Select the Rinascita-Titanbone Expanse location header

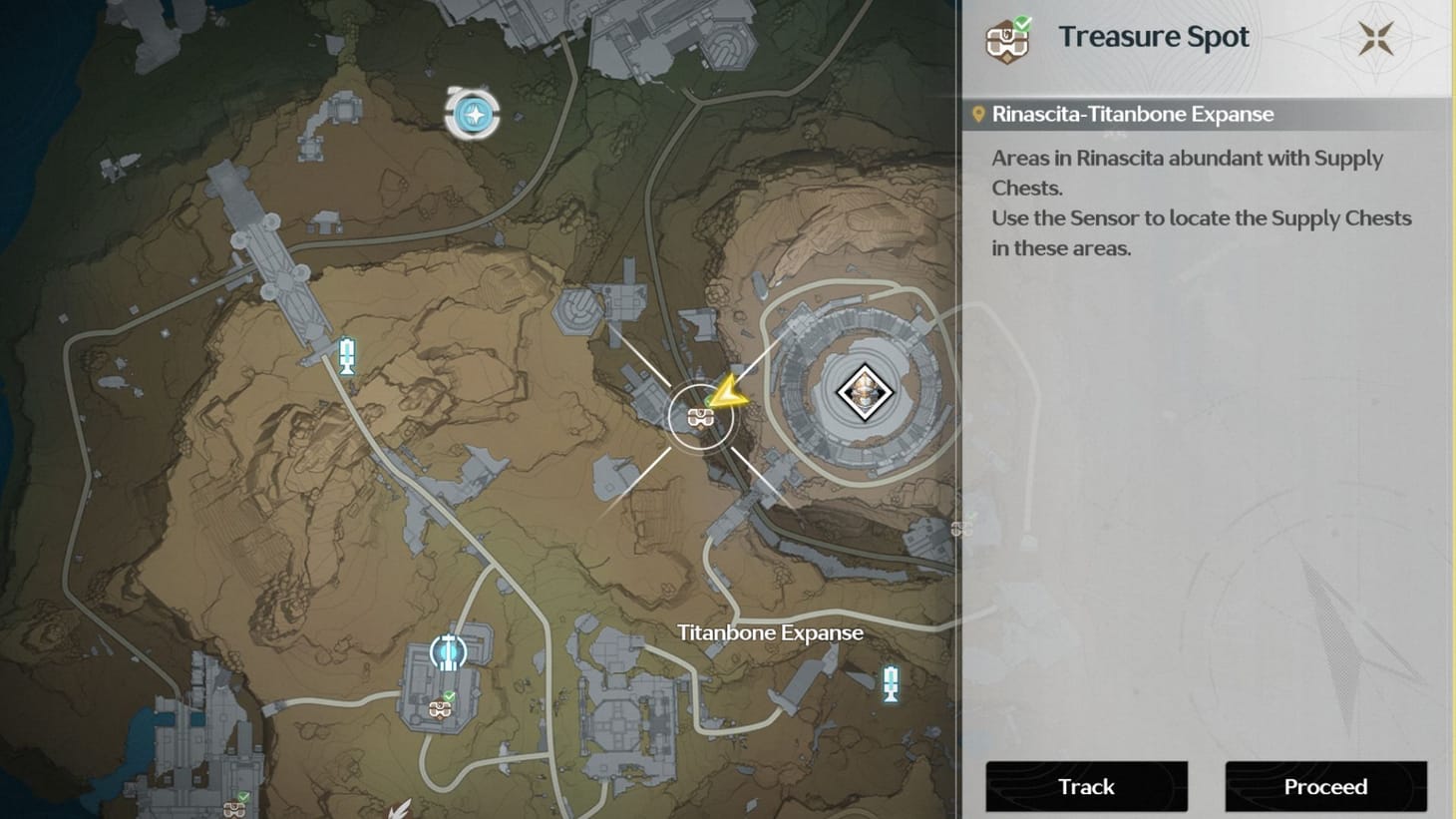click(1132, 114)
